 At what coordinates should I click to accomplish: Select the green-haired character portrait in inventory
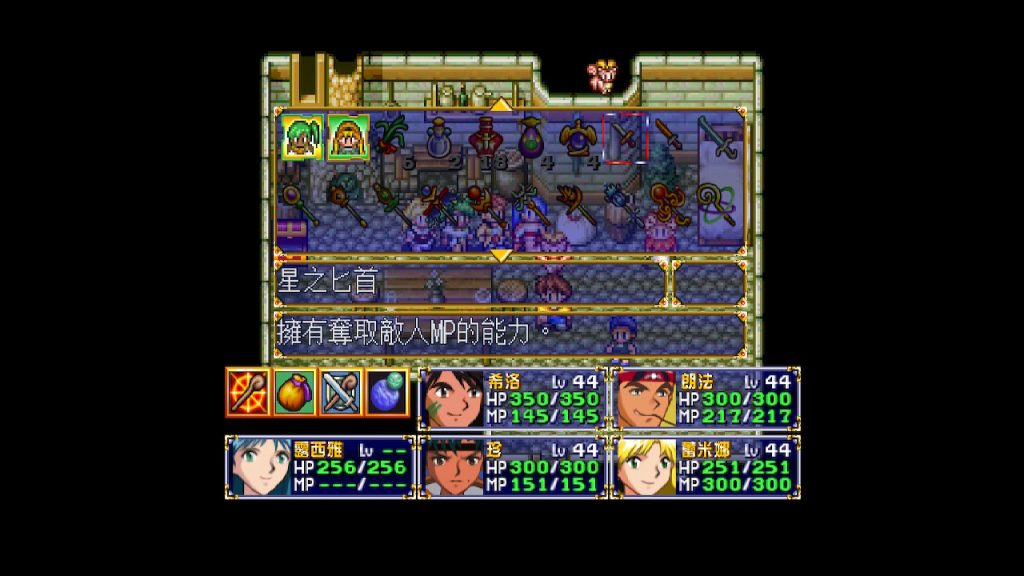[301, 136]
